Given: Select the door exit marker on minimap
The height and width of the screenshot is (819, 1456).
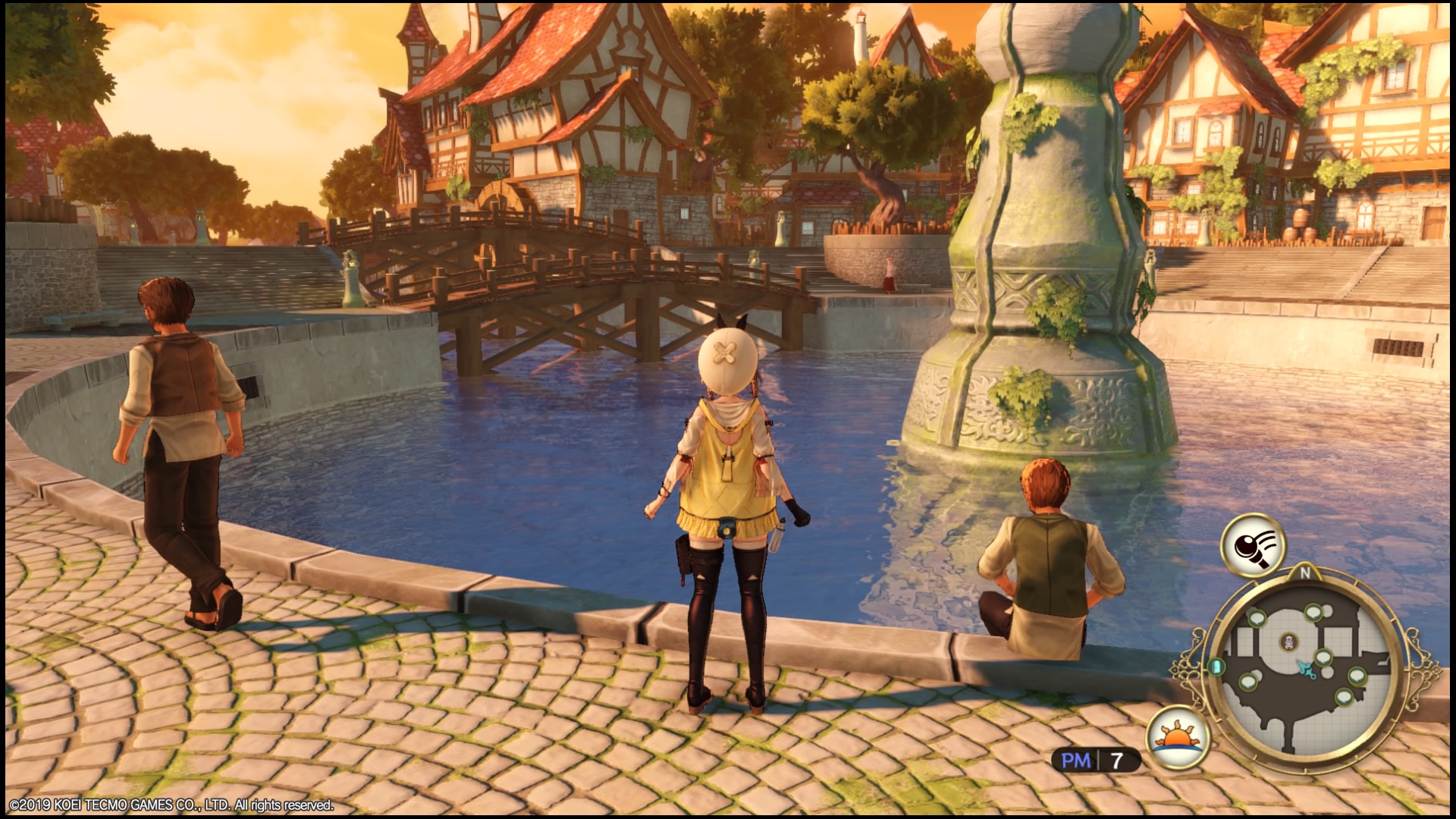Looking at the screenshot, I should [1218, 667].
